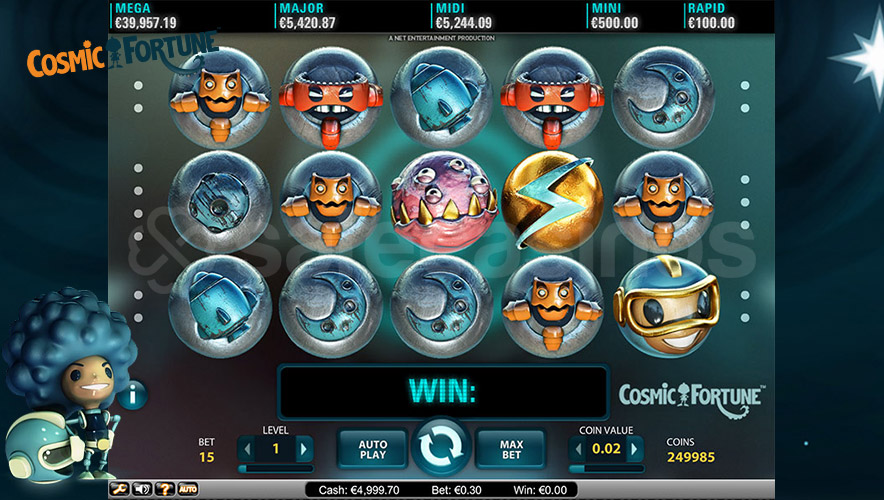Image resolution: width=884 pixels, height=500 pixels.
Task: Click the small AUTO button in the toolbar
Action: tap(188, 489)
